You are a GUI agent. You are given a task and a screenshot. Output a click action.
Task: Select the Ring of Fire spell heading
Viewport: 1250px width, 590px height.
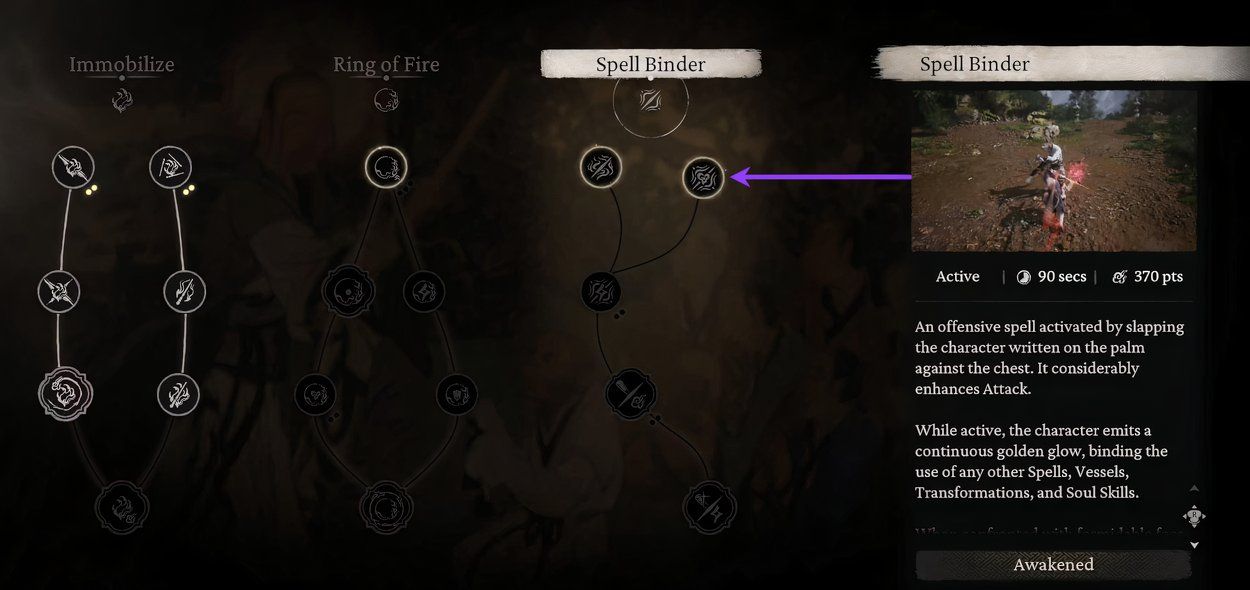coord(386,65)
